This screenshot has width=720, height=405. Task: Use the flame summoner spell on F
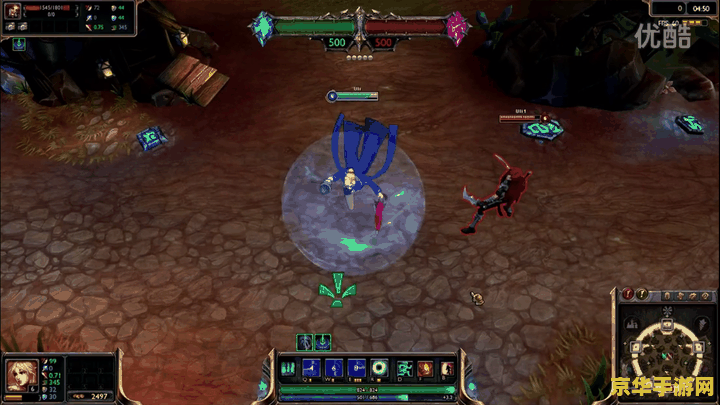click(424, 367)
